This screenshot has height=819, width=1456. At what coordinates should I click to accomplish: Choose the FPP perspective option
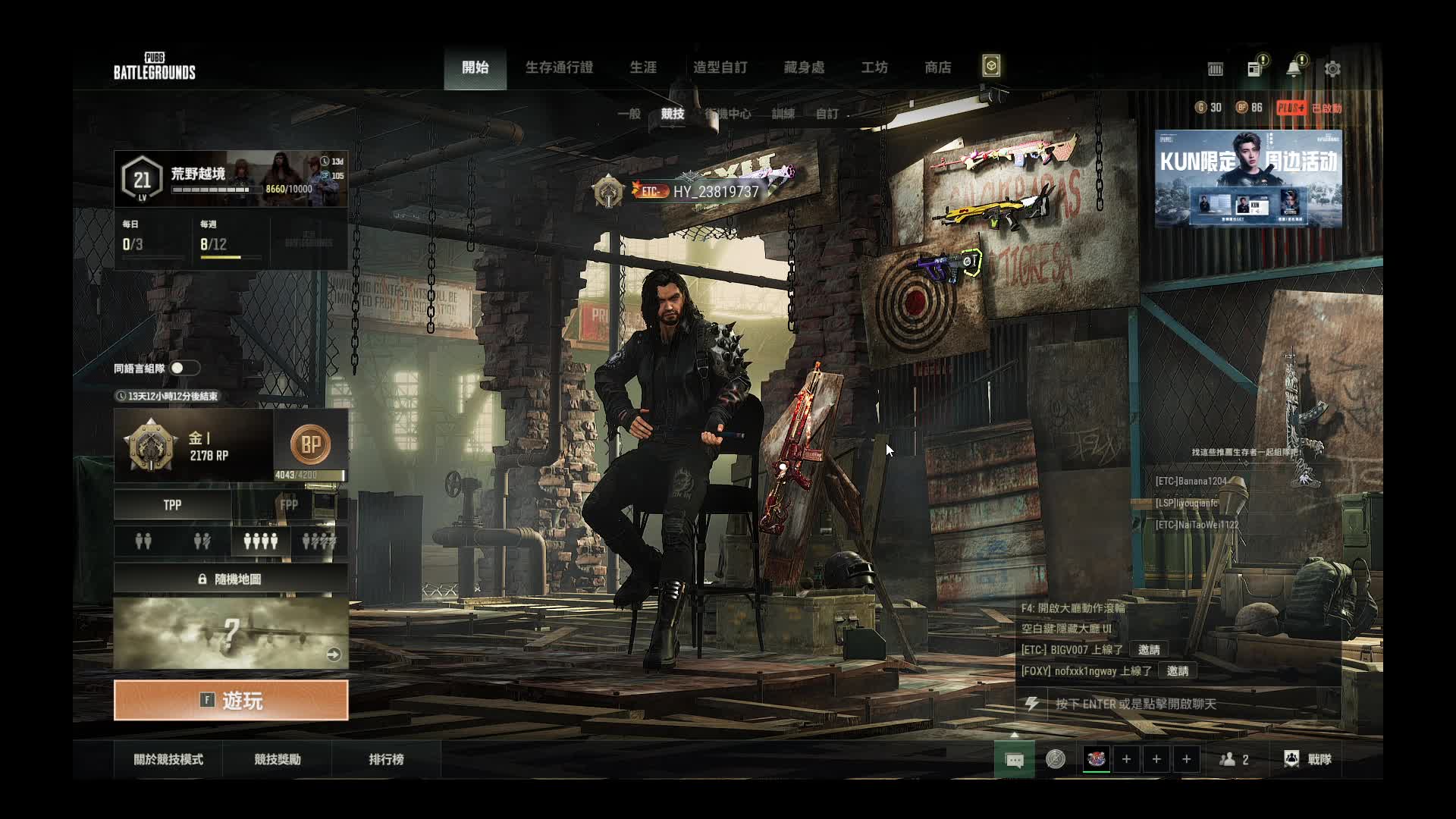pos(289,505)
